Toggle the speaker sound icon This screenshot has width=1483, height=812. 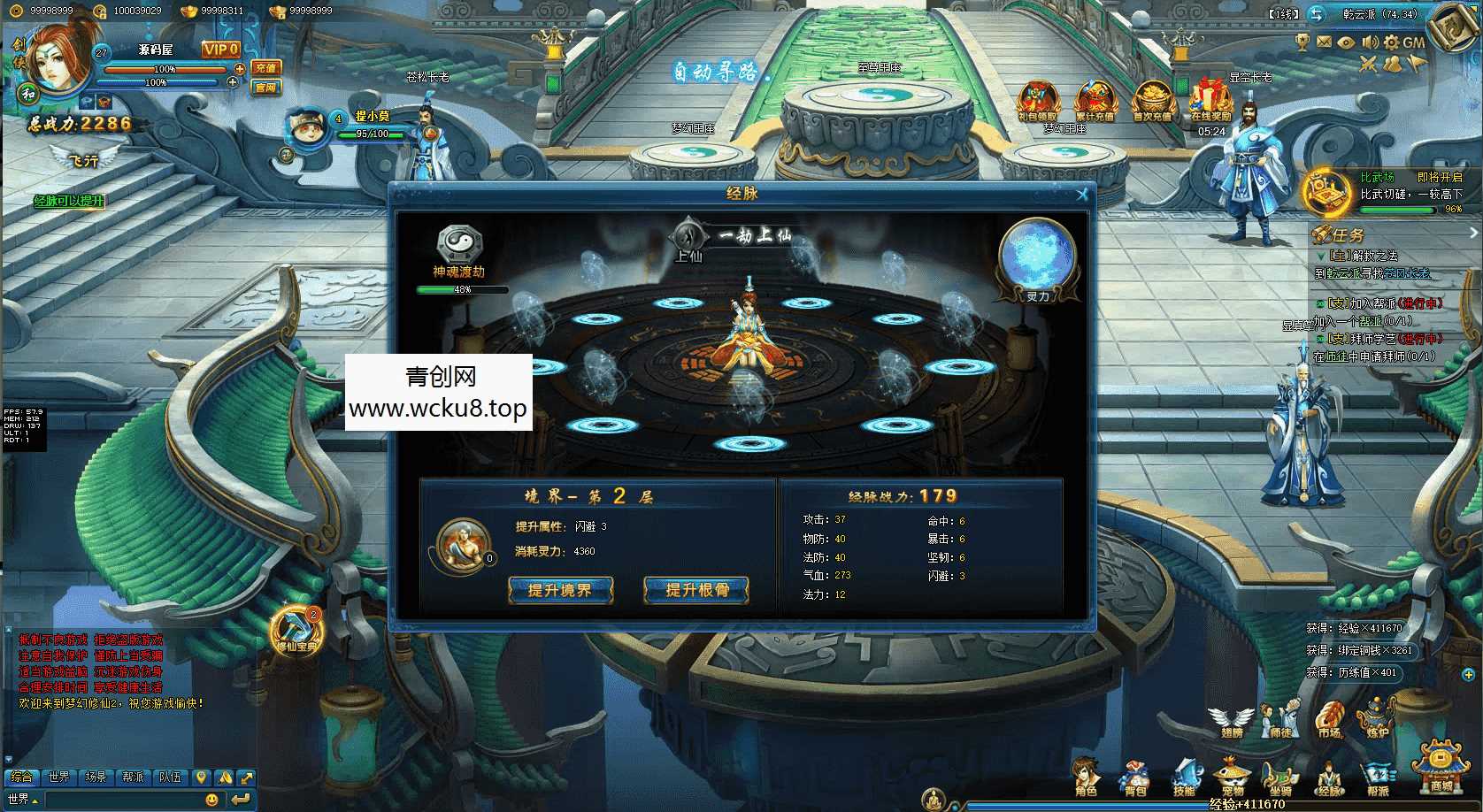point(1370,42)
